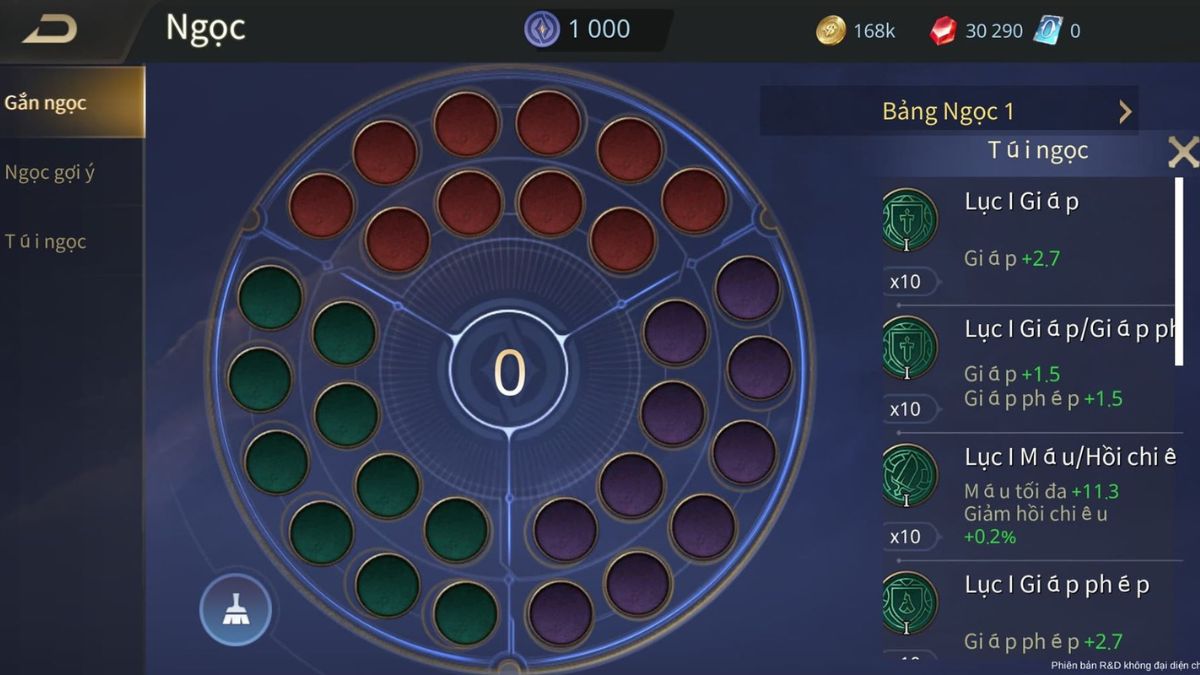Click the blue voucher currency icon
1200x675 pixels.
[x=1048, y=31]
